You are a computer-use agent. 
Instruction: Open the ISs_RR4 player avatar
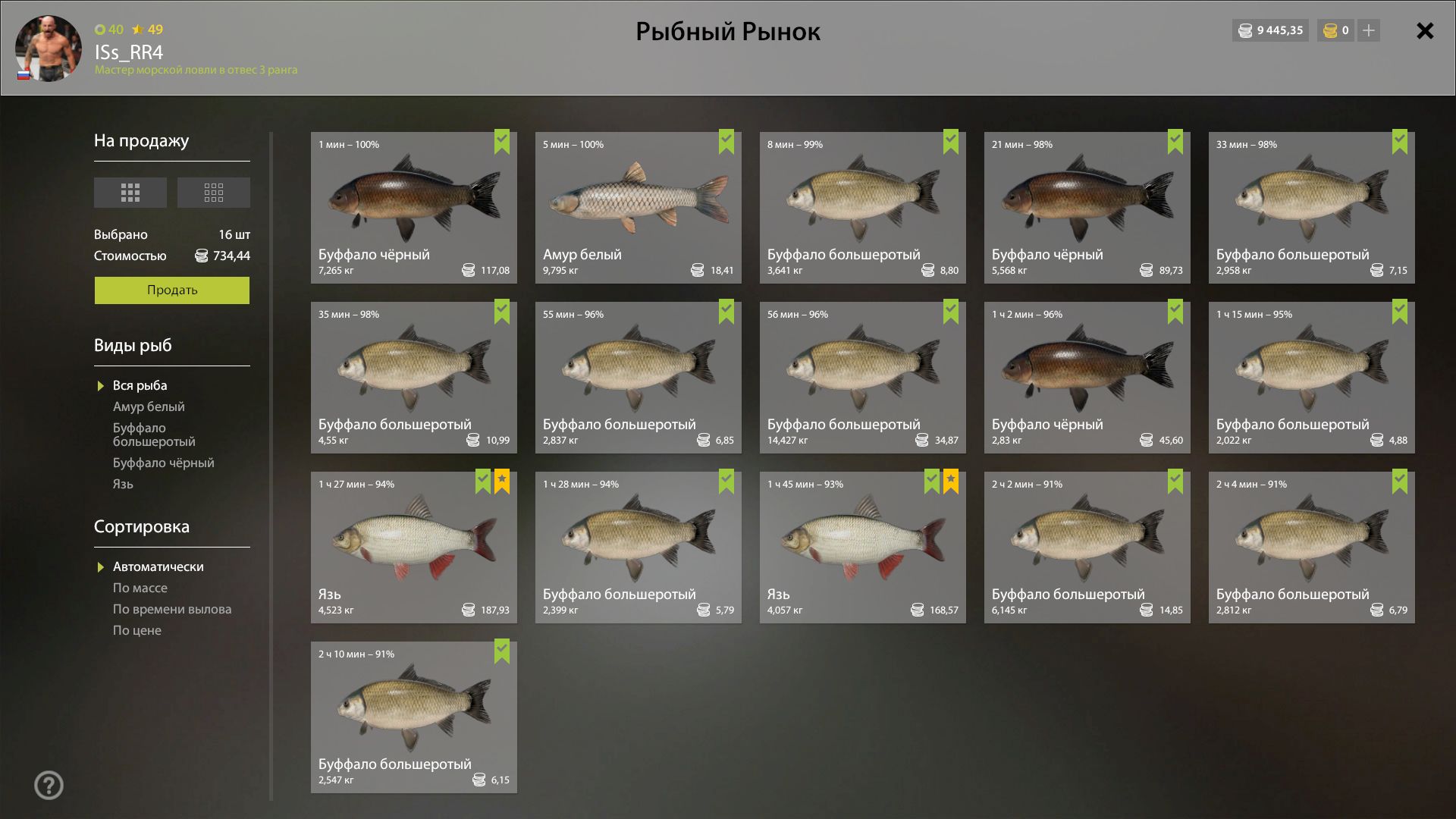pos(49,49)
